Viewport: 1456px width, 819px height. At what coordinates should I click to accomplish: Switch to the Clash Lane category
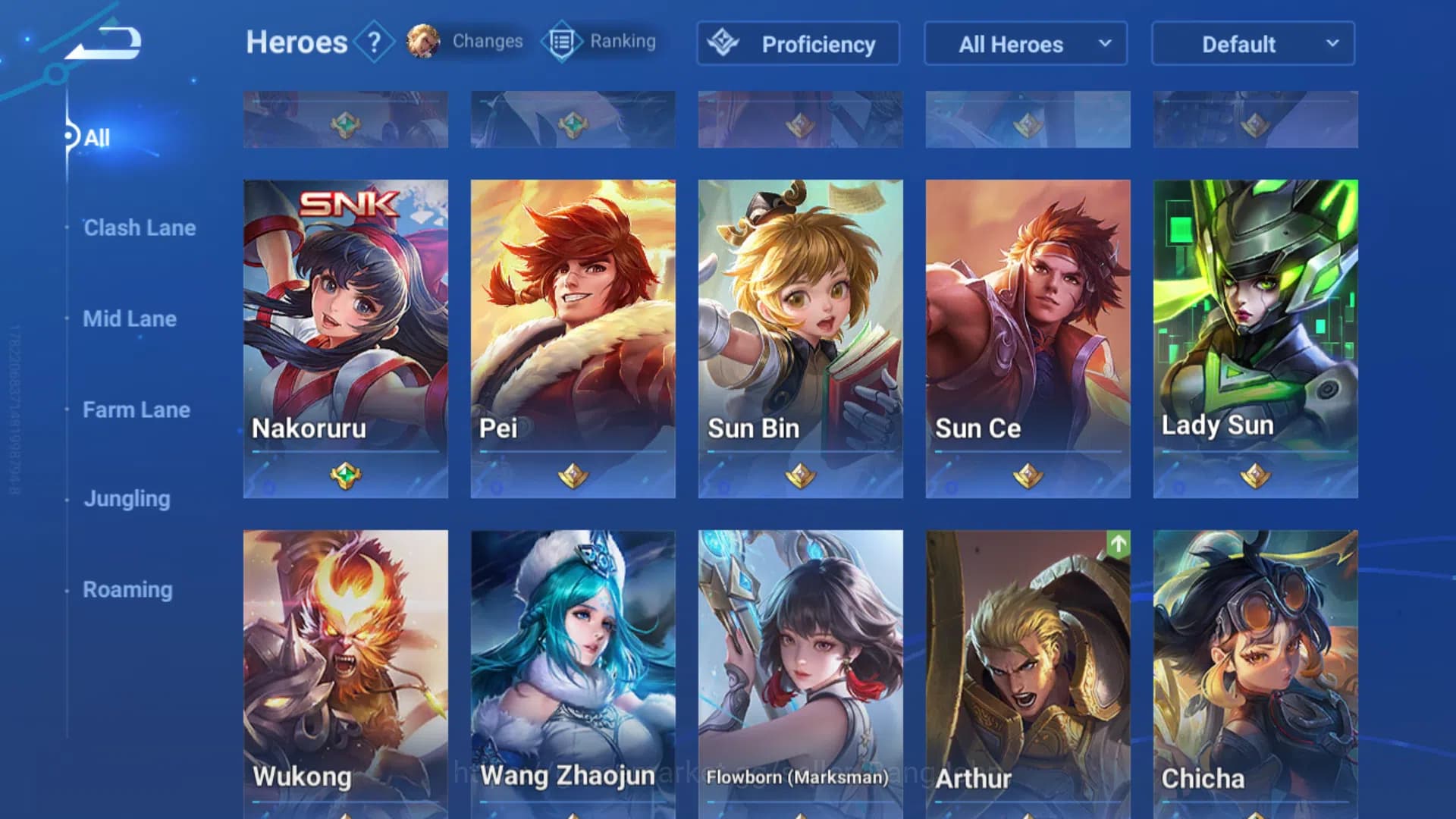(140, 227)
